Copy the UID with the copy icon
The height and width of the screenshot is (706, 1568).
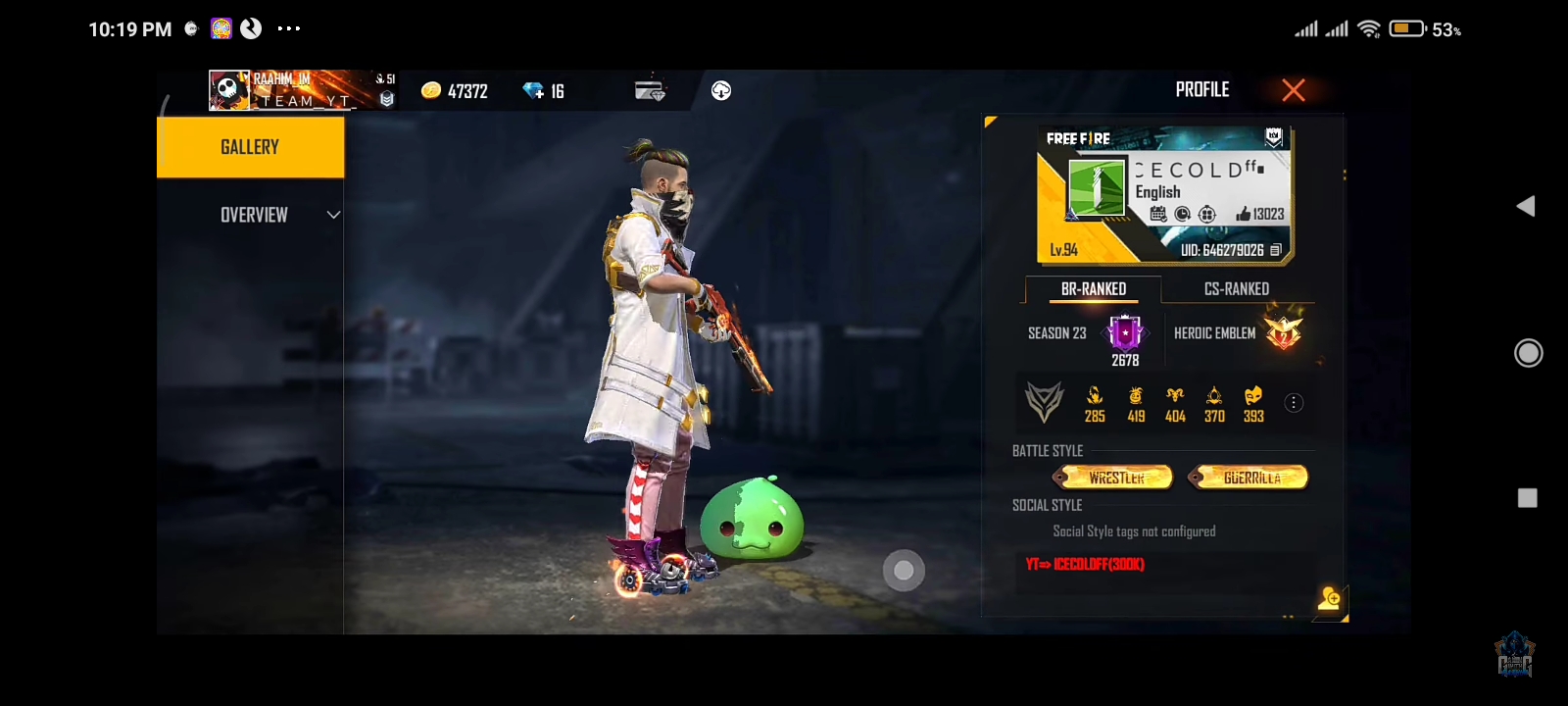point(1275,250)
